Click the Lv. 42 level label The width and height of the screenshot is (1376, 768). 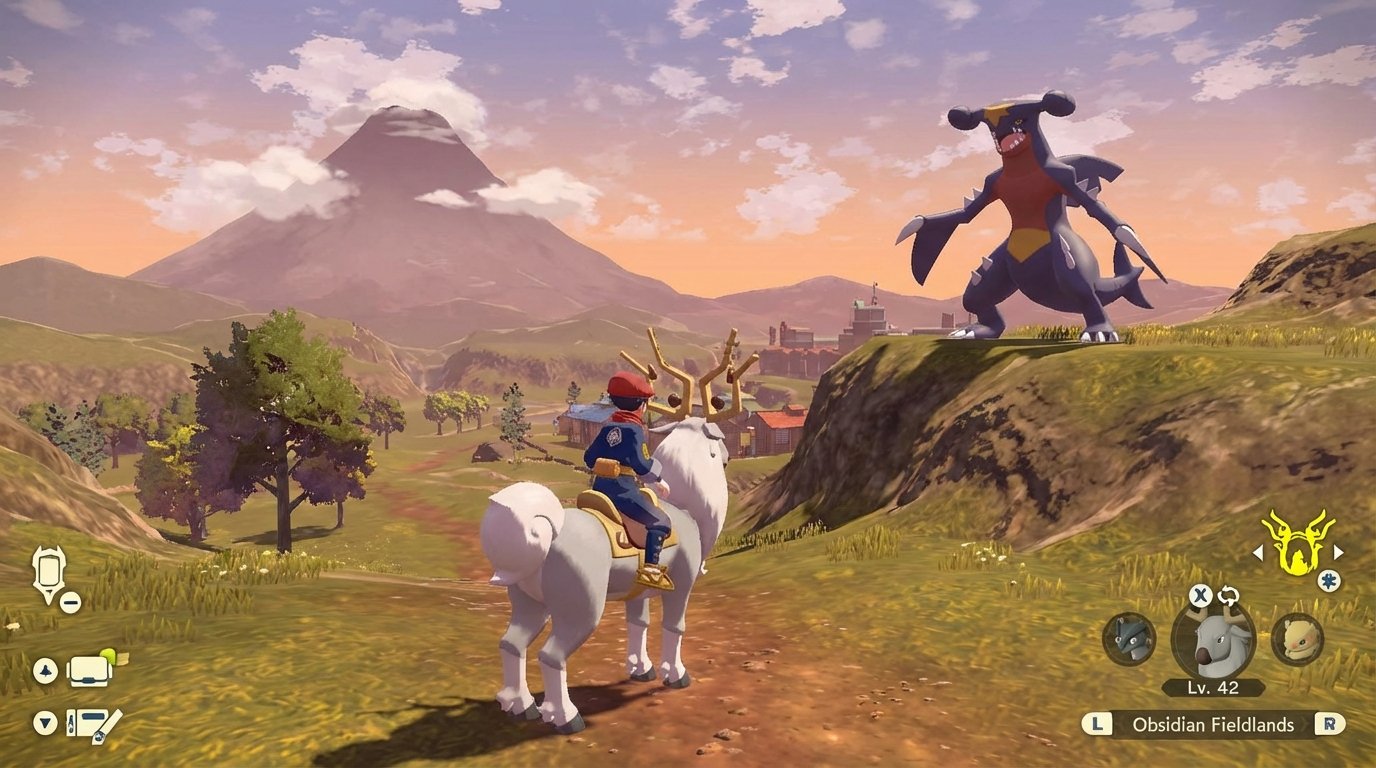click(1211, 687)
